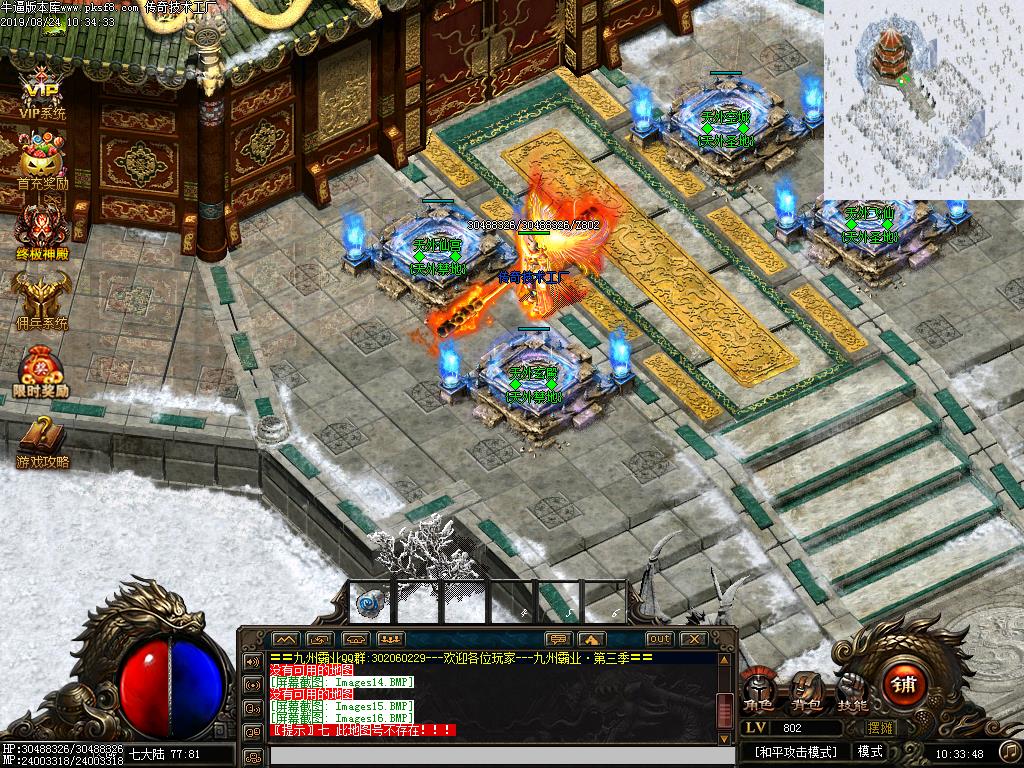This screenshot has width=1024, height=768.
Task: Click the chat text input field
Action: point(490,756)
